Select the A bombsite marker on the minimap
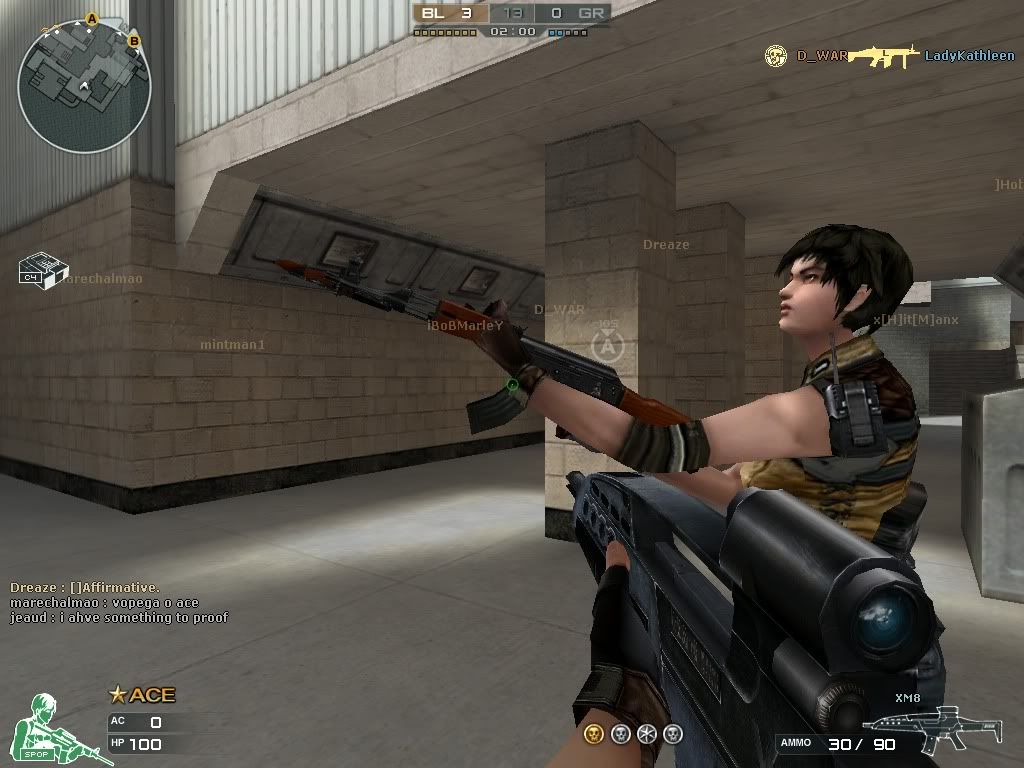This screenshot has height=768, width=1024. coord(92,18)
